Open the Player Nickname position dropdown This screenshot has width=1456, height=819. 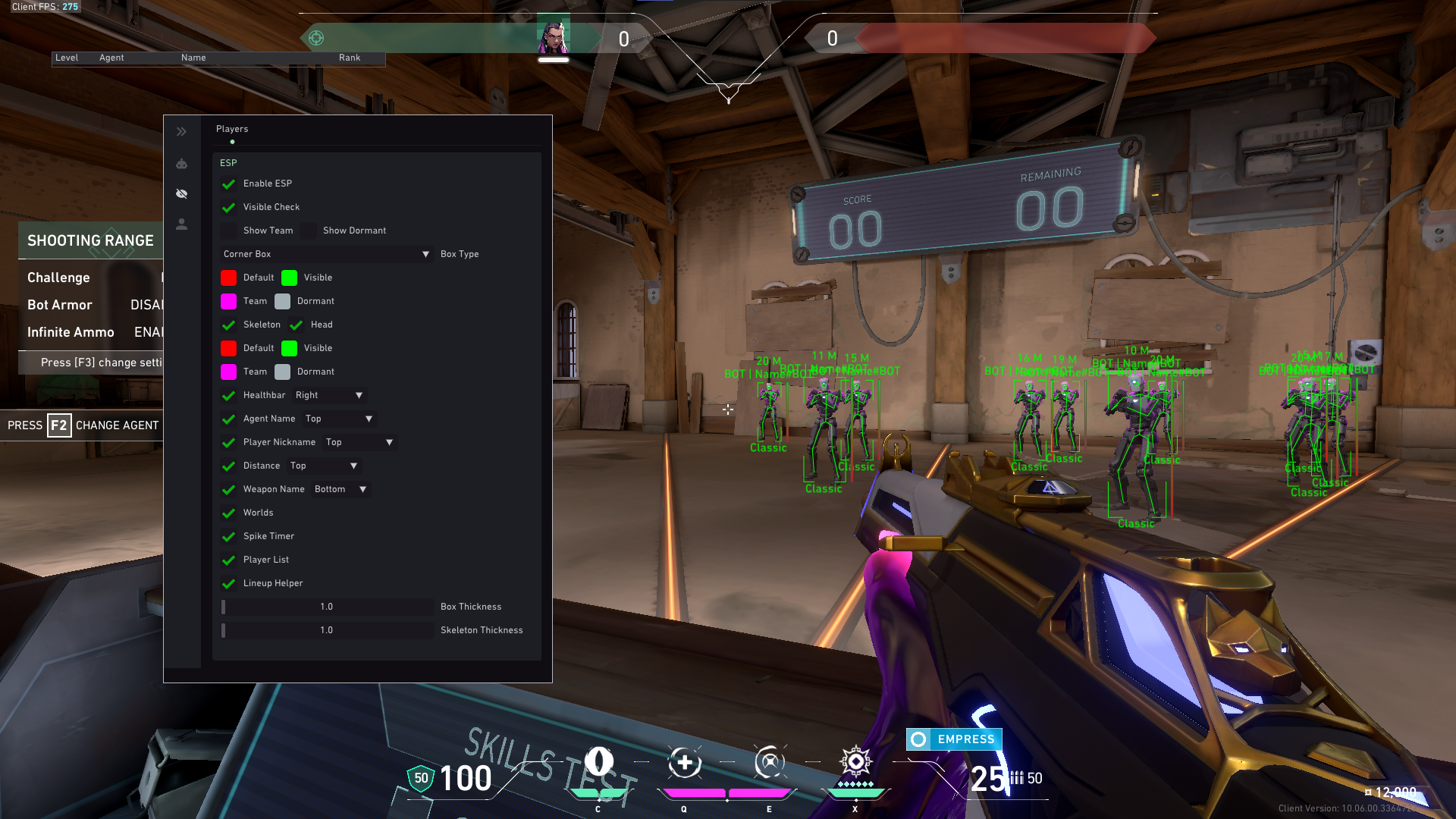(x=359, y=442)
